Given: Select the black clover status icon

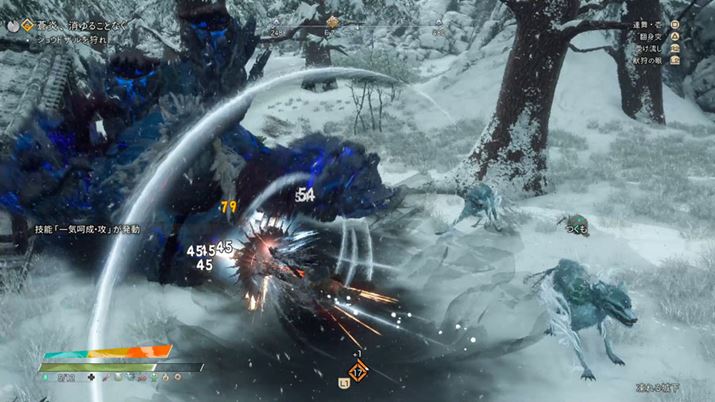Looking at the screenshot, I should (x=91, y=379).
